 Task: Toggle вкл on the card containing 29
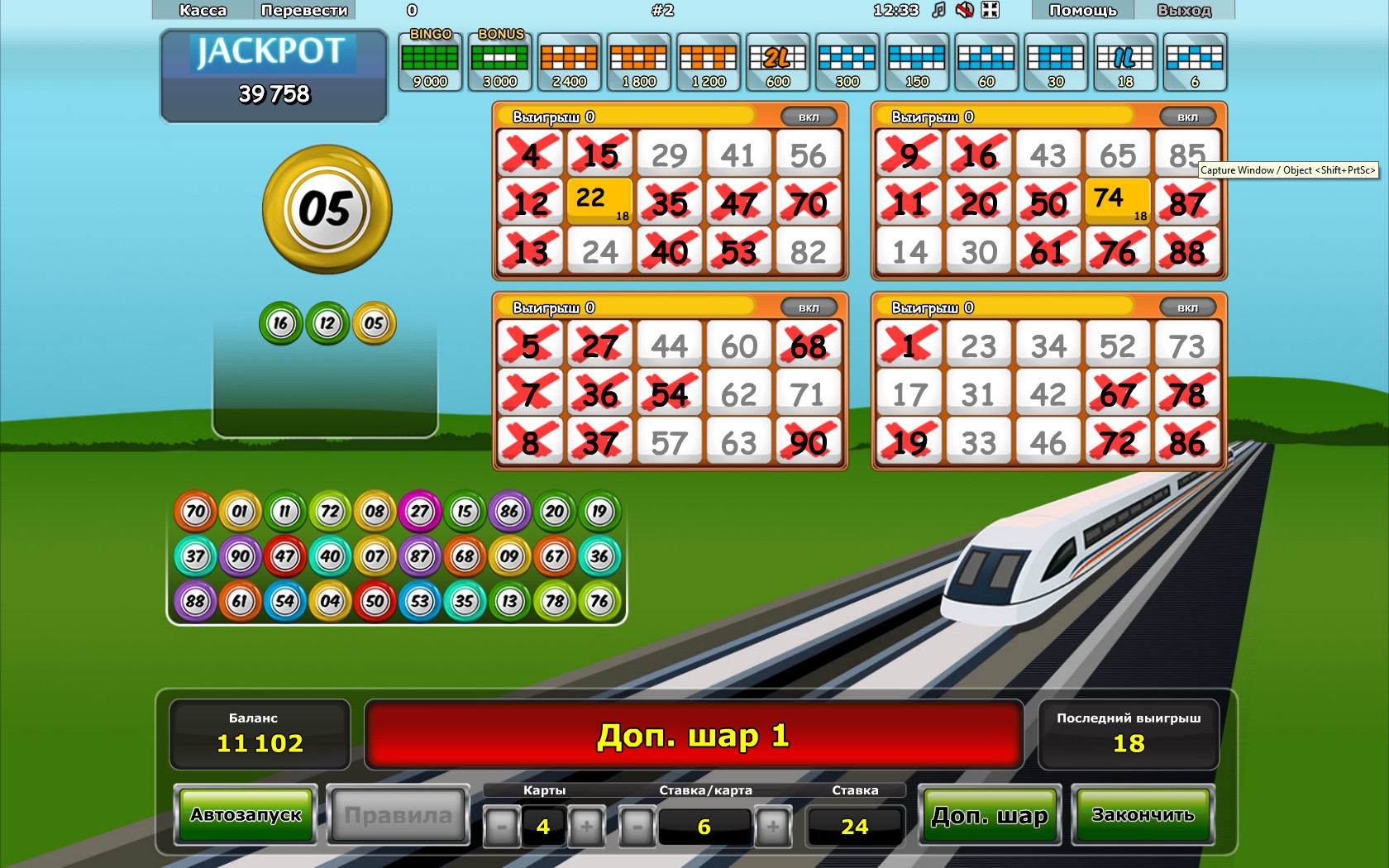pos(808,117)
